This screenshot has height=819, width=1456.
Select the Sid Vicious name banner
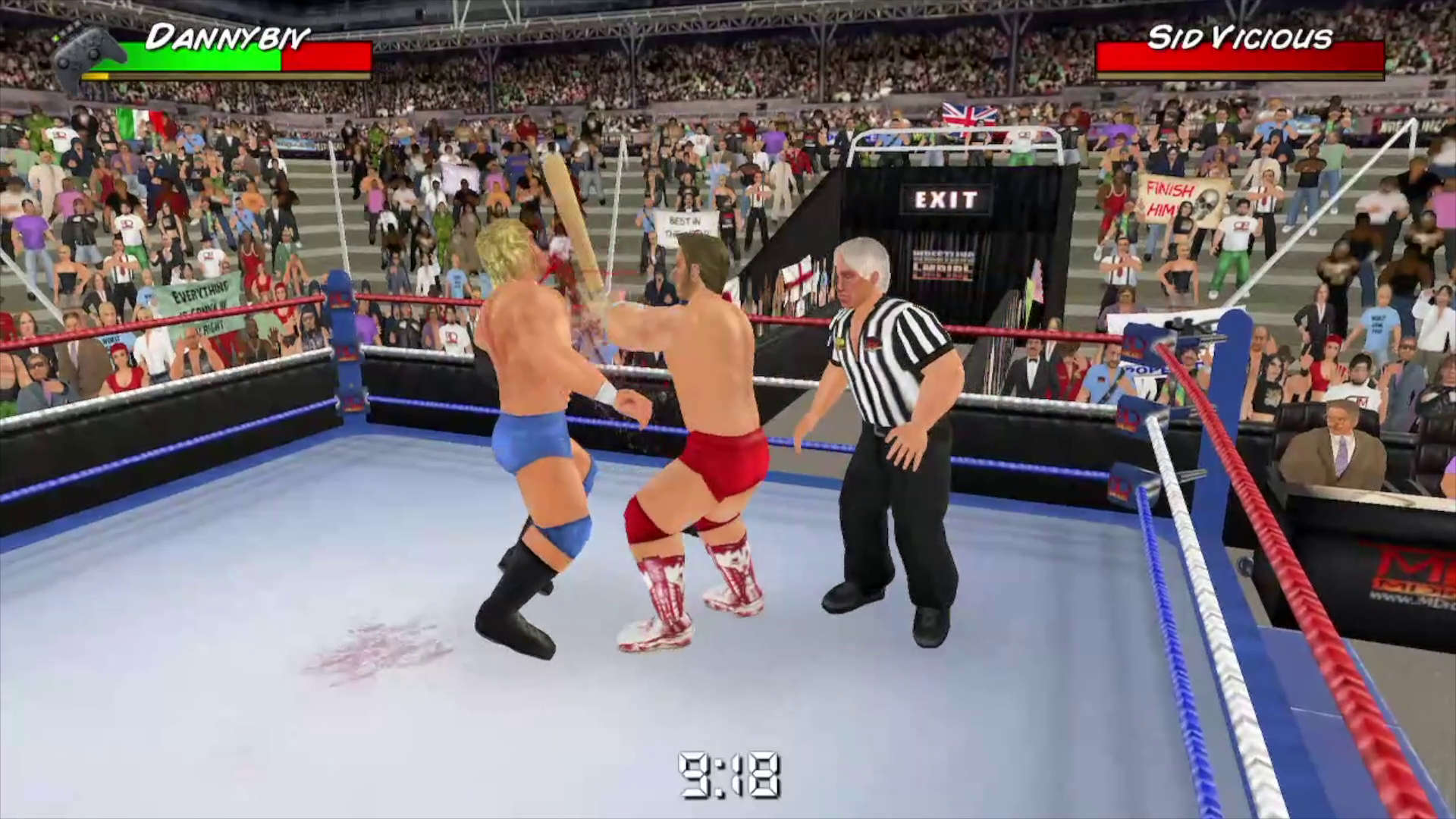click(x=1244, y=34)
